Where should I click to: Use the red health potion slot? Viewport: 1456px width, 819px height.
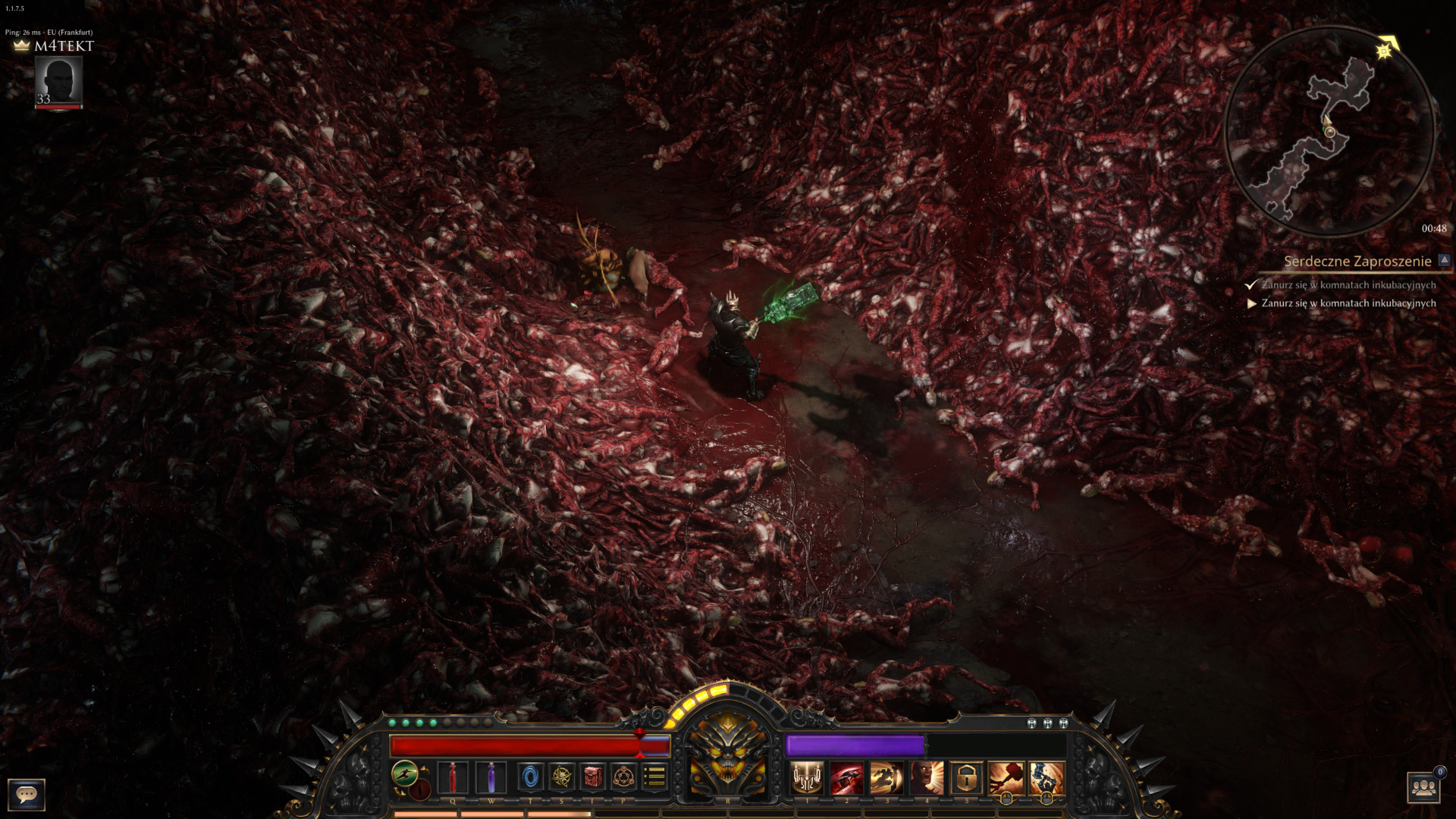453,777
